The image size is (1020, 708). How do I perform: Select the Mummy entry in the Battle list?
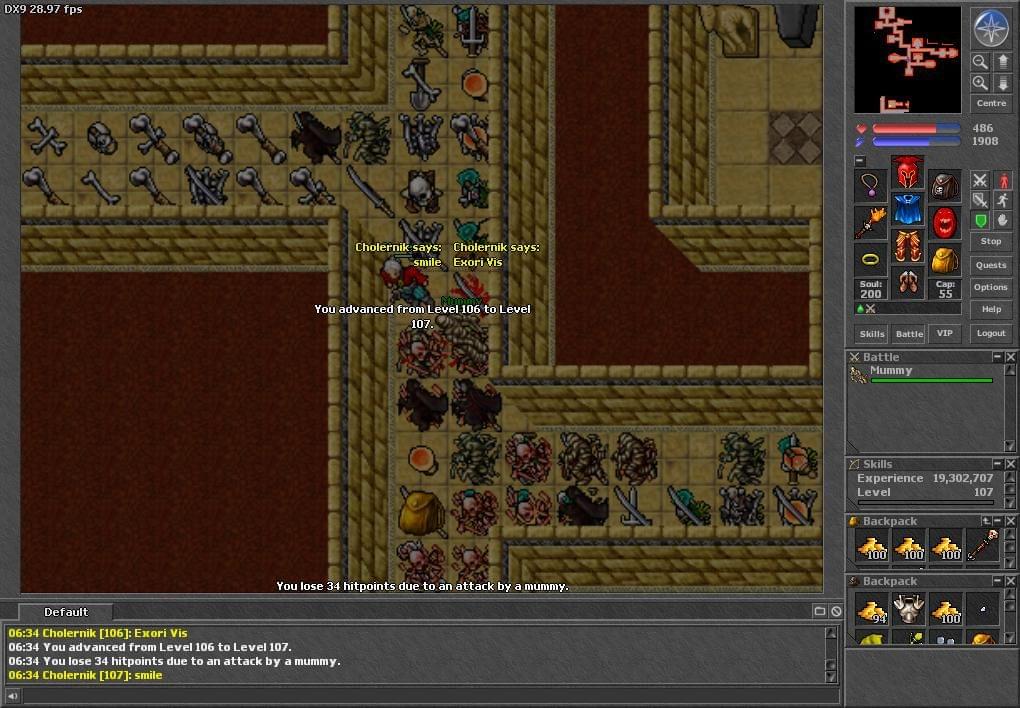point(890,371)
